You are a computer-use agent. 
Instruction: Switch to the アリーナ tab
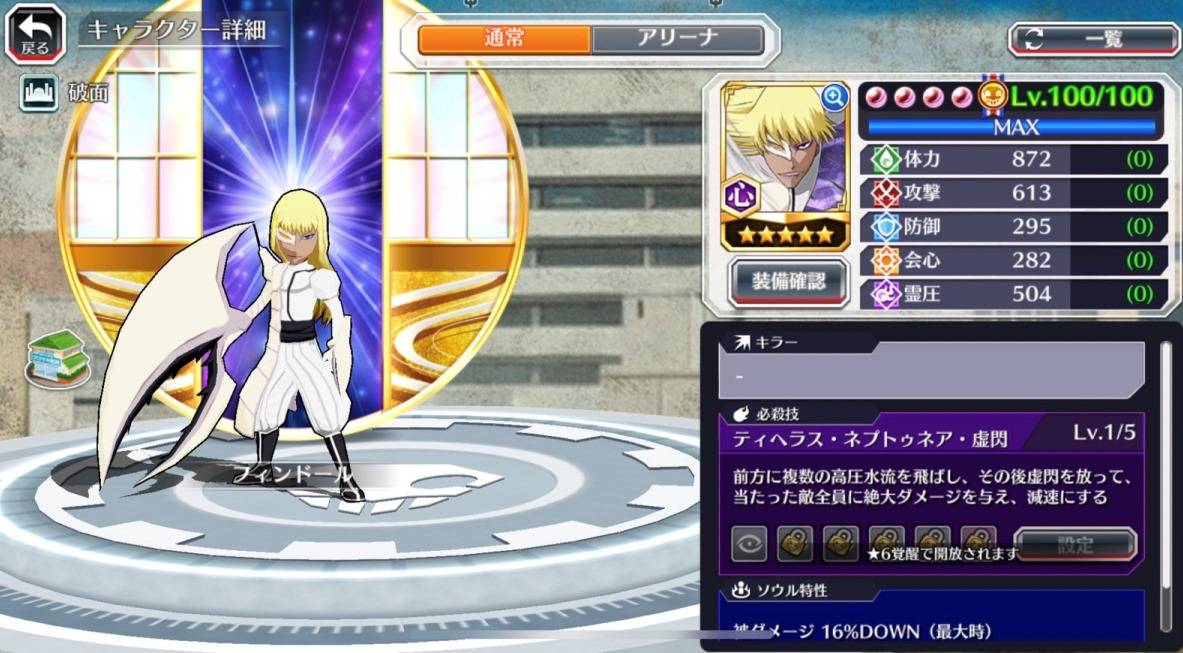click(x=677, y=39)
